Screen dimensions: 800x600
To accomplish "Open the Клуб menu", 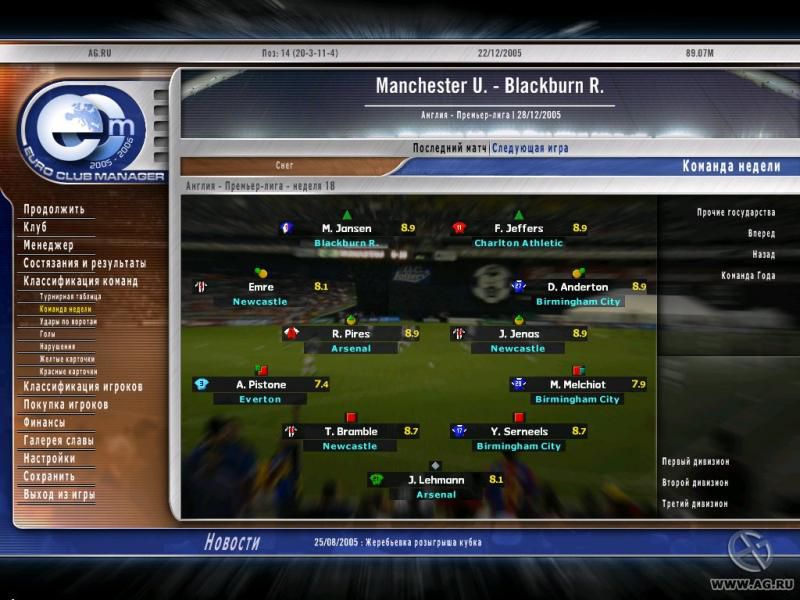I will tap(36, 228).
